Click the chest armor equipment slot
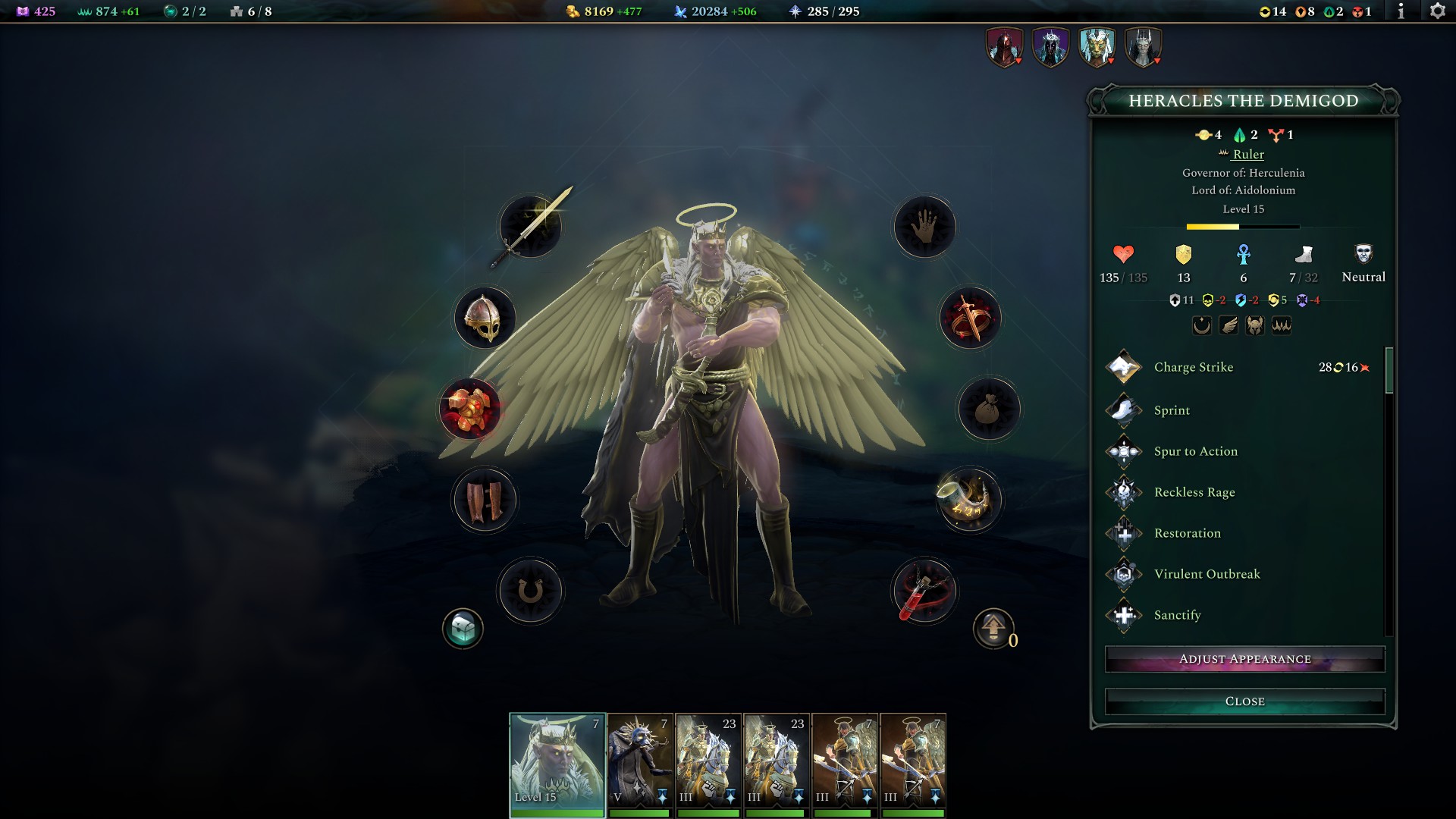This screenshot has width=1456, height=819. 470,409
